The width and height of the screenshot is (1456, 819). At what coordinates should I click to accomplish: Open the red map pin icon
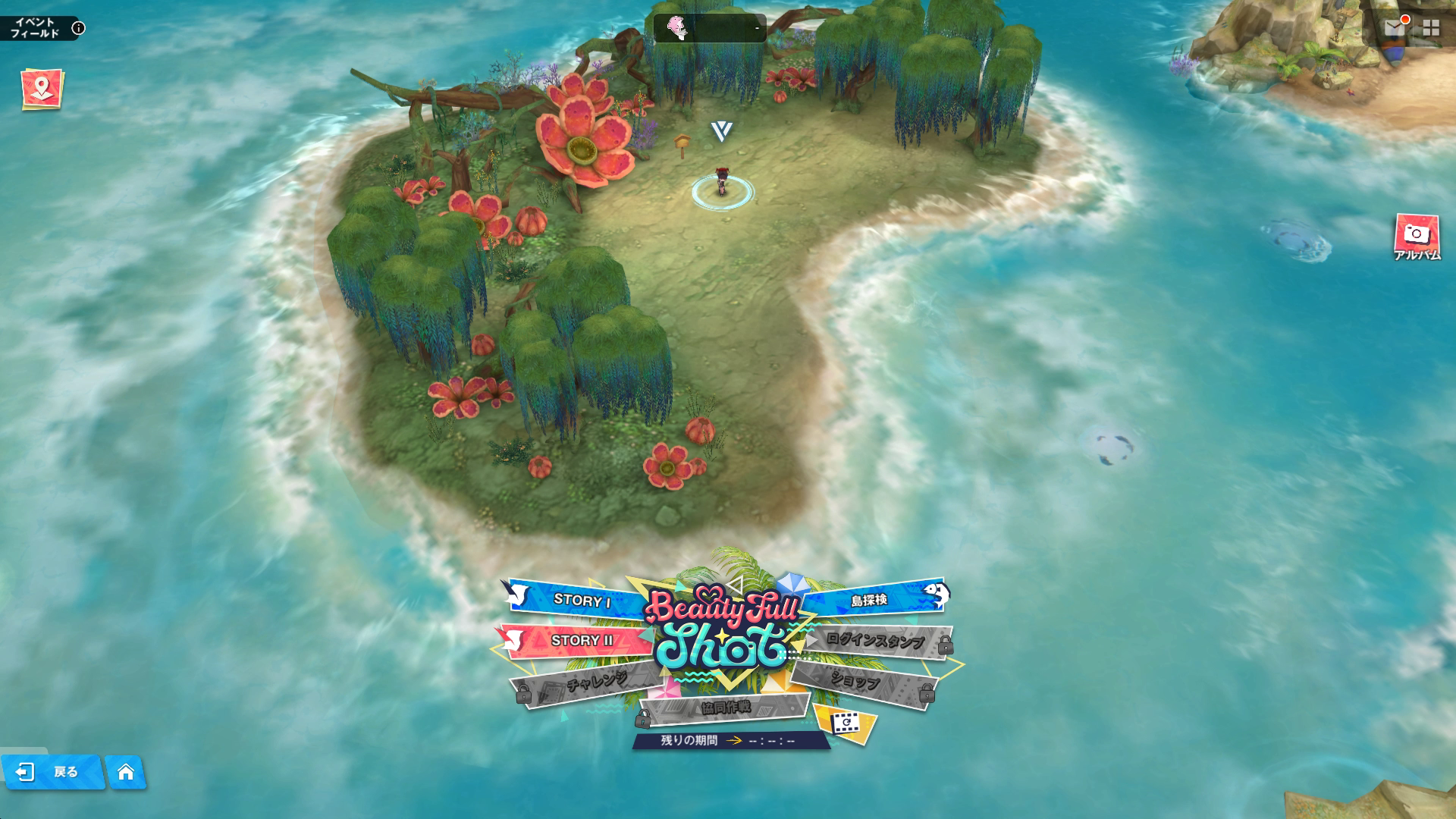tap(42, 89)
